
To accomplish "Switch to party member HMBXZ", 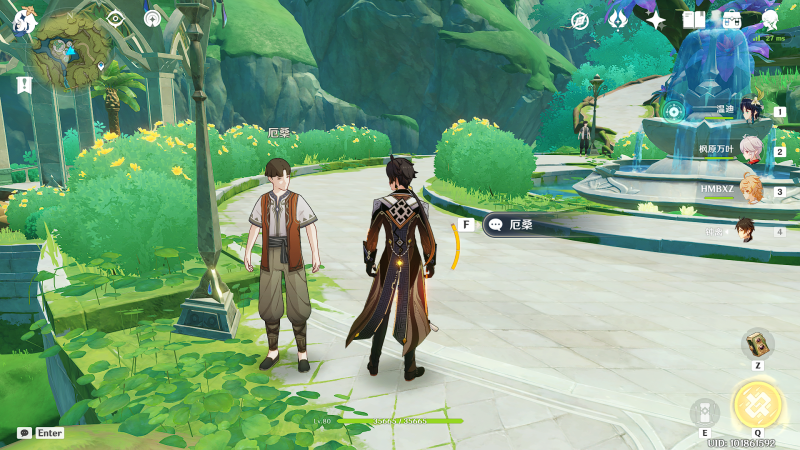I will point(750,189).
